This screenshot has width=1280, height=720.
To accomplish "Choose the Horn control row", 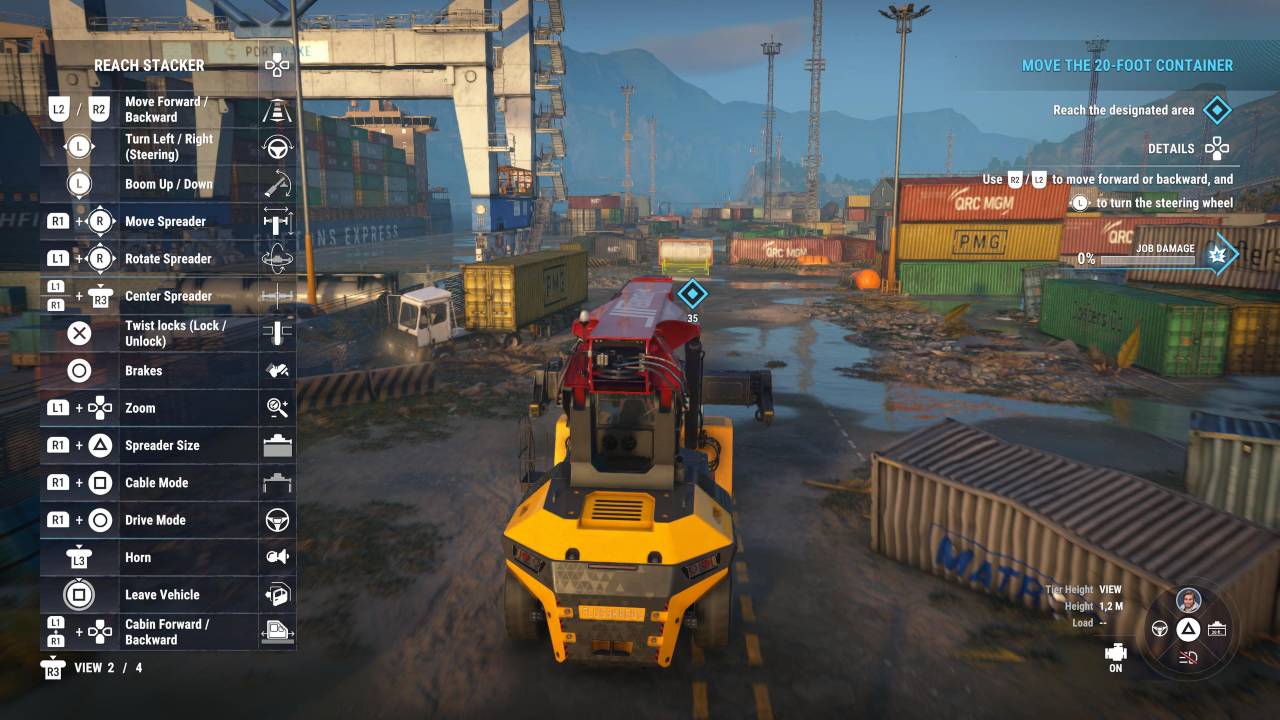I will tap(168, 557).
